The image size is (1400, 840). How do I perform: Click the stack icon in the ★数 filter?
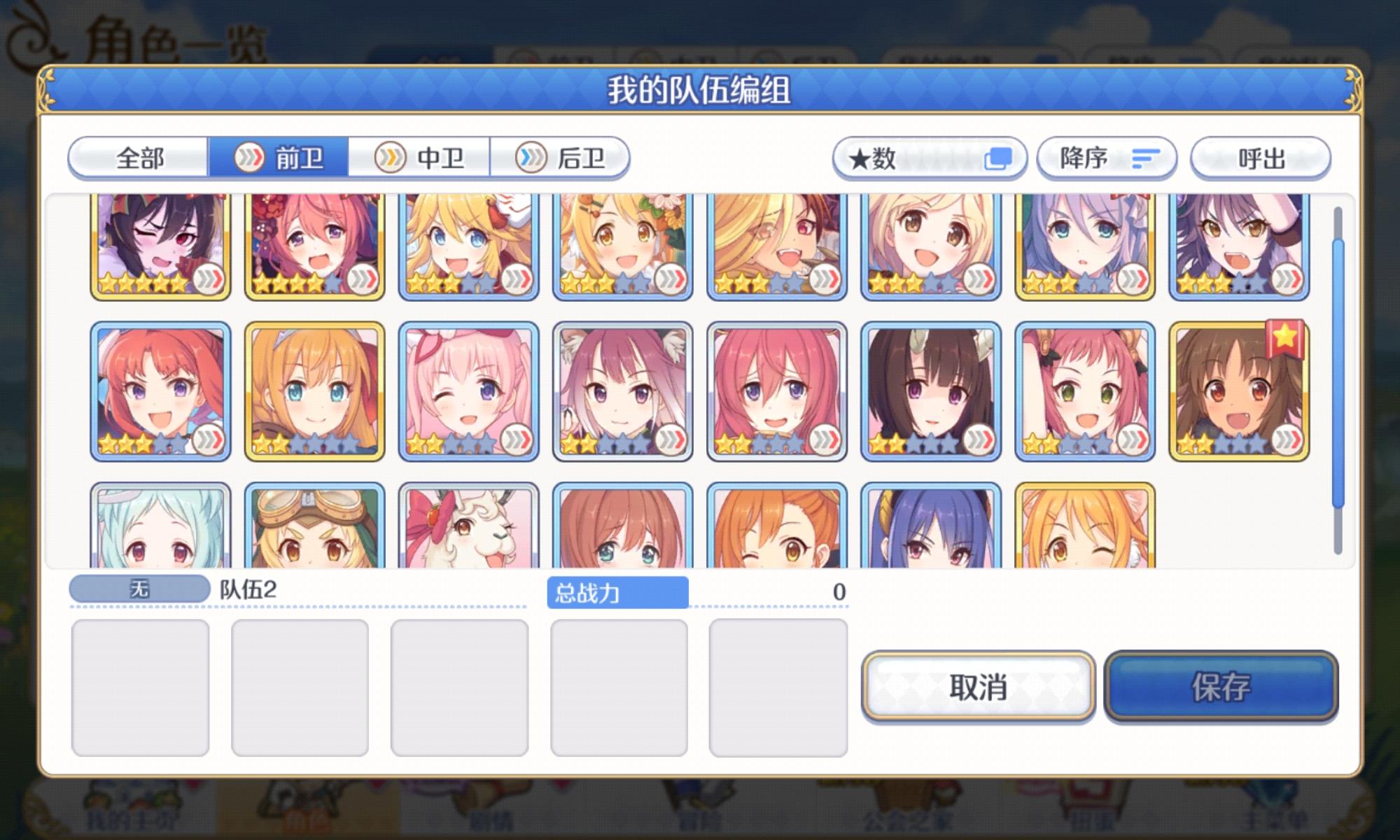point(997,158)
